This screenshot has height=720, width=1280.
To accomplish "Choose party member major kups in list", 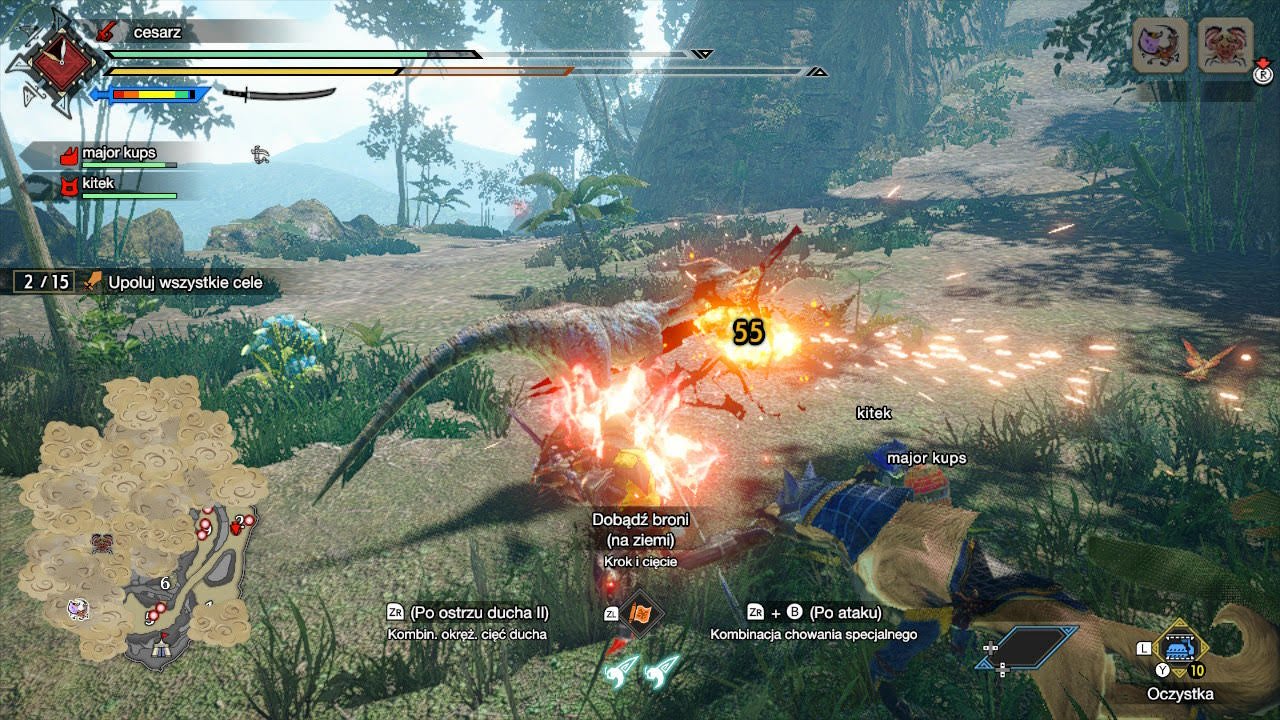I will click(x=118, y=155).
